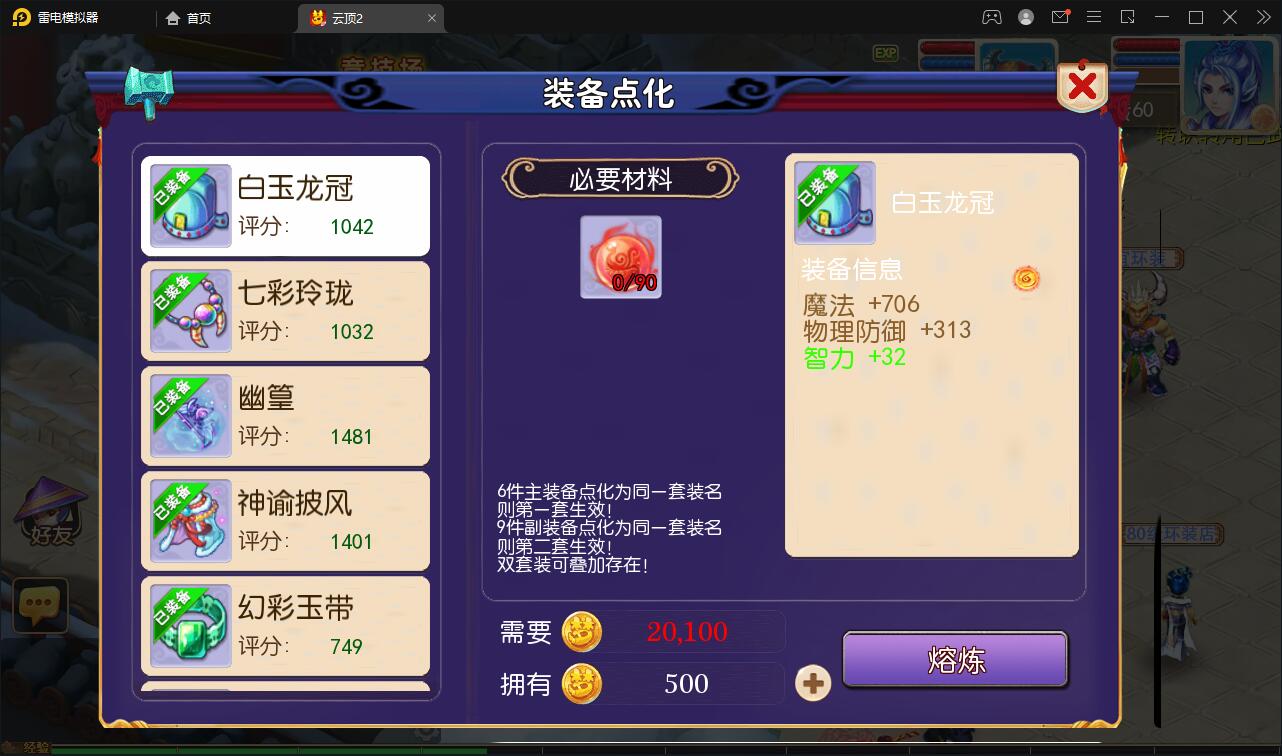Click the screen rotation icon in title bar
The width and height of the screenshot is (1282, 756).
1128,17
